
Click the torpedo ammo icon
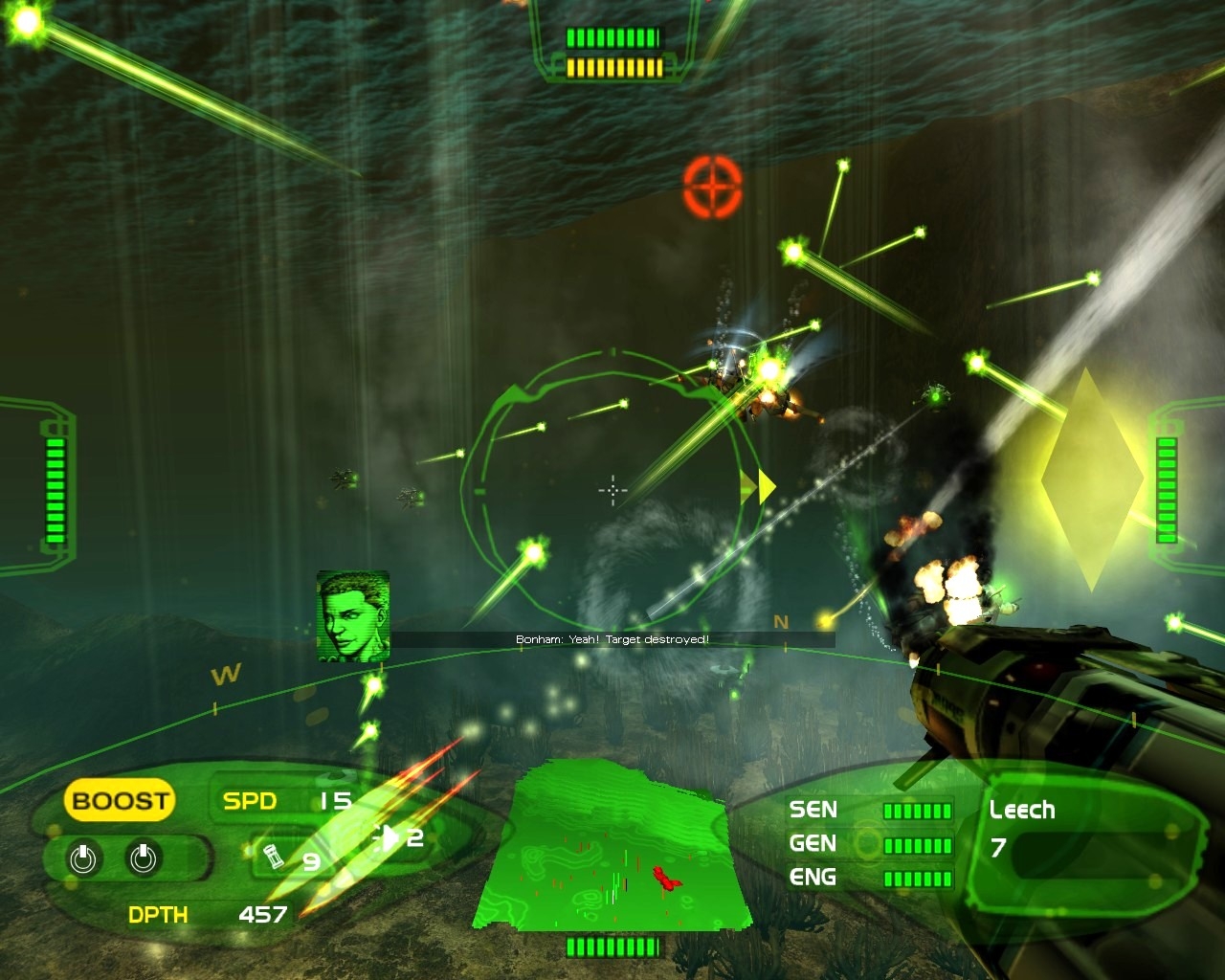pyautogui.click(x=387, y=837)
